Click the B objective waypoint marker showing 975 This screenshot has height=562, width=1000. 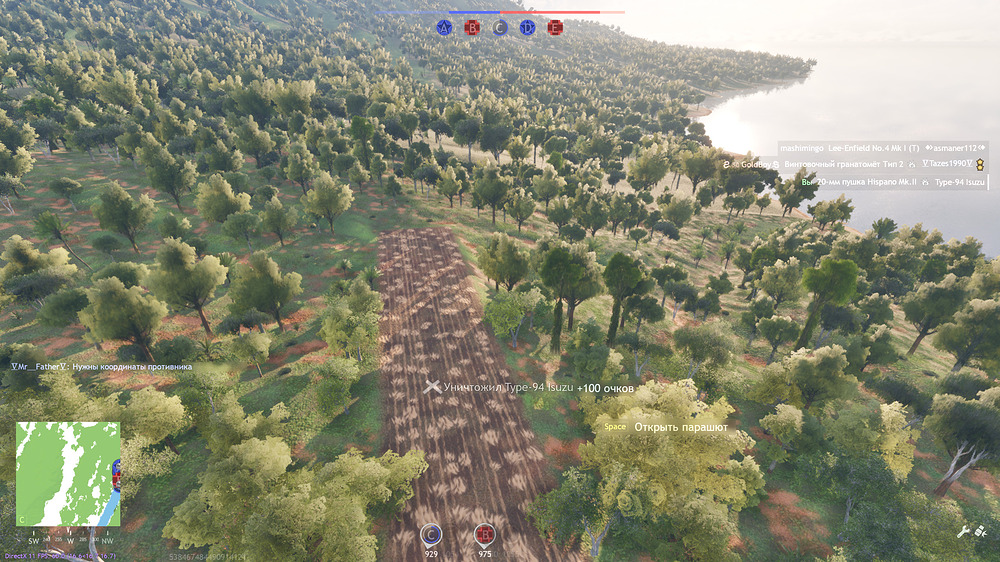485,534
